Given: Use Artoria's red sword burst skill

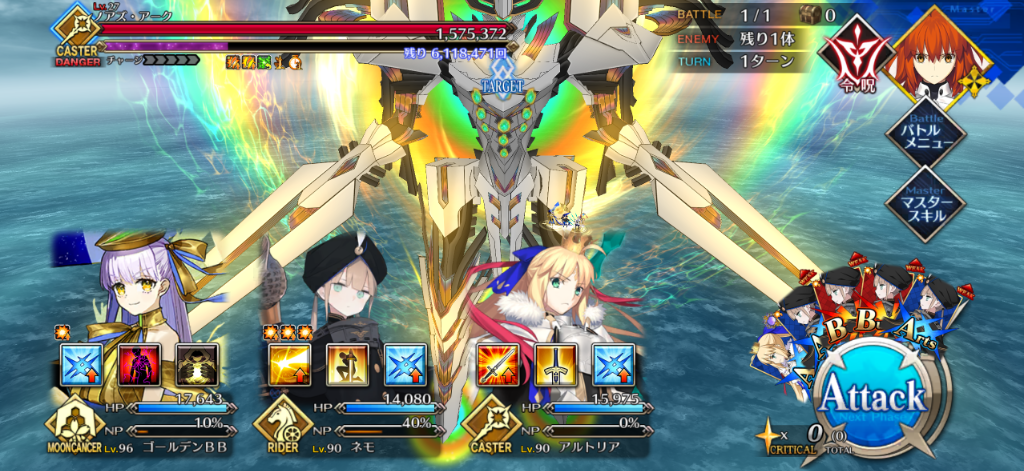Looking at the screenshot, I should click(x=497, y=365).
